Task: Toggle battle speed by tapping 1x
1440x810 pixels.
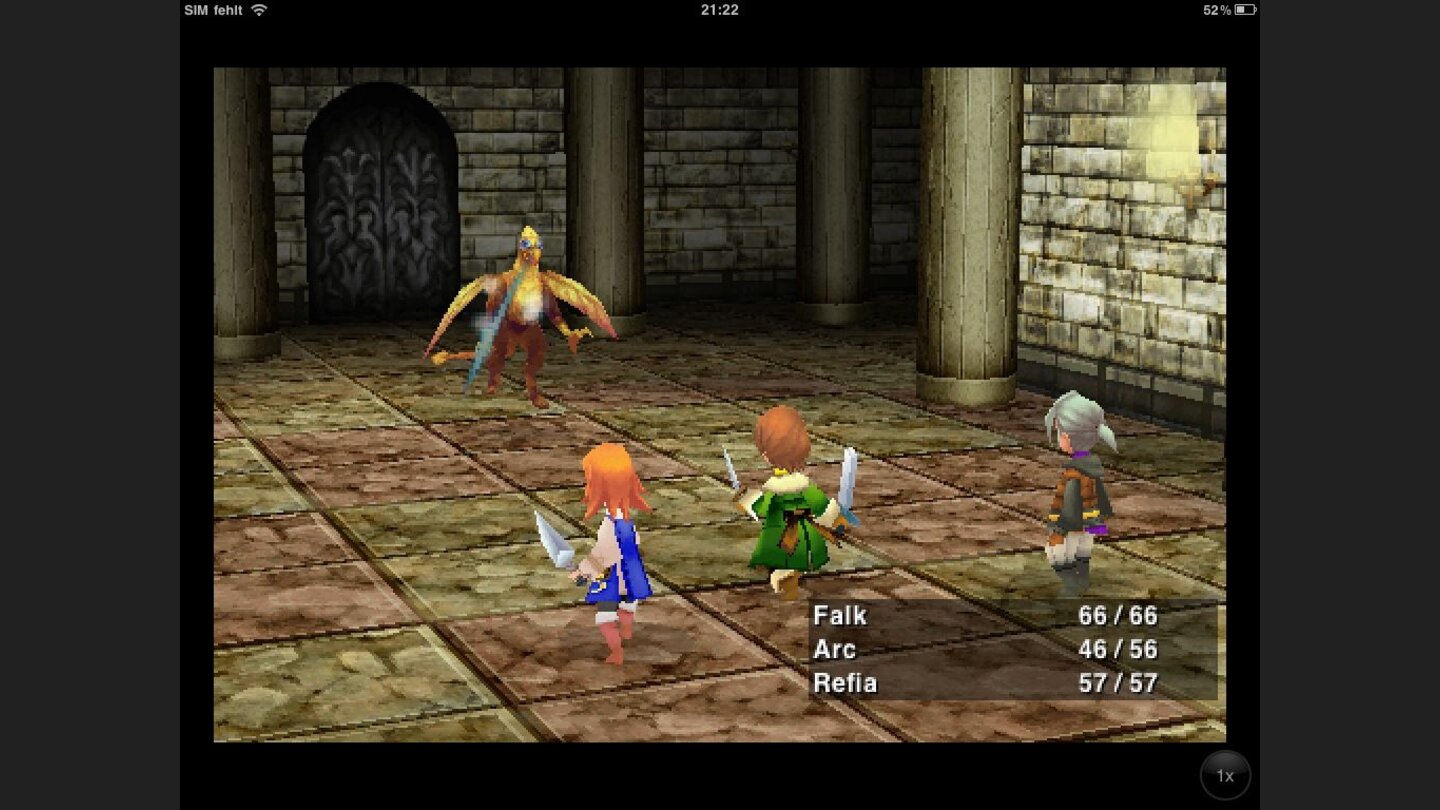Action: [1225, 775]
